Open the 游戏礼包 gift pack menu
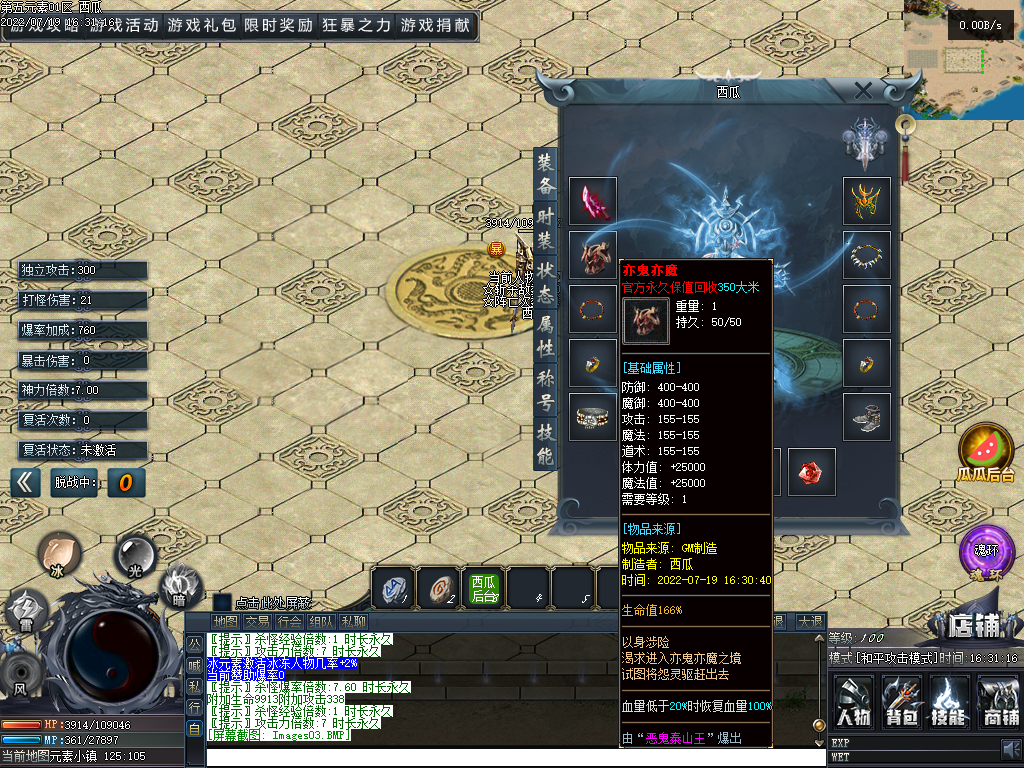This screenshot has width=1024, height=768. [x=201, y=26]
